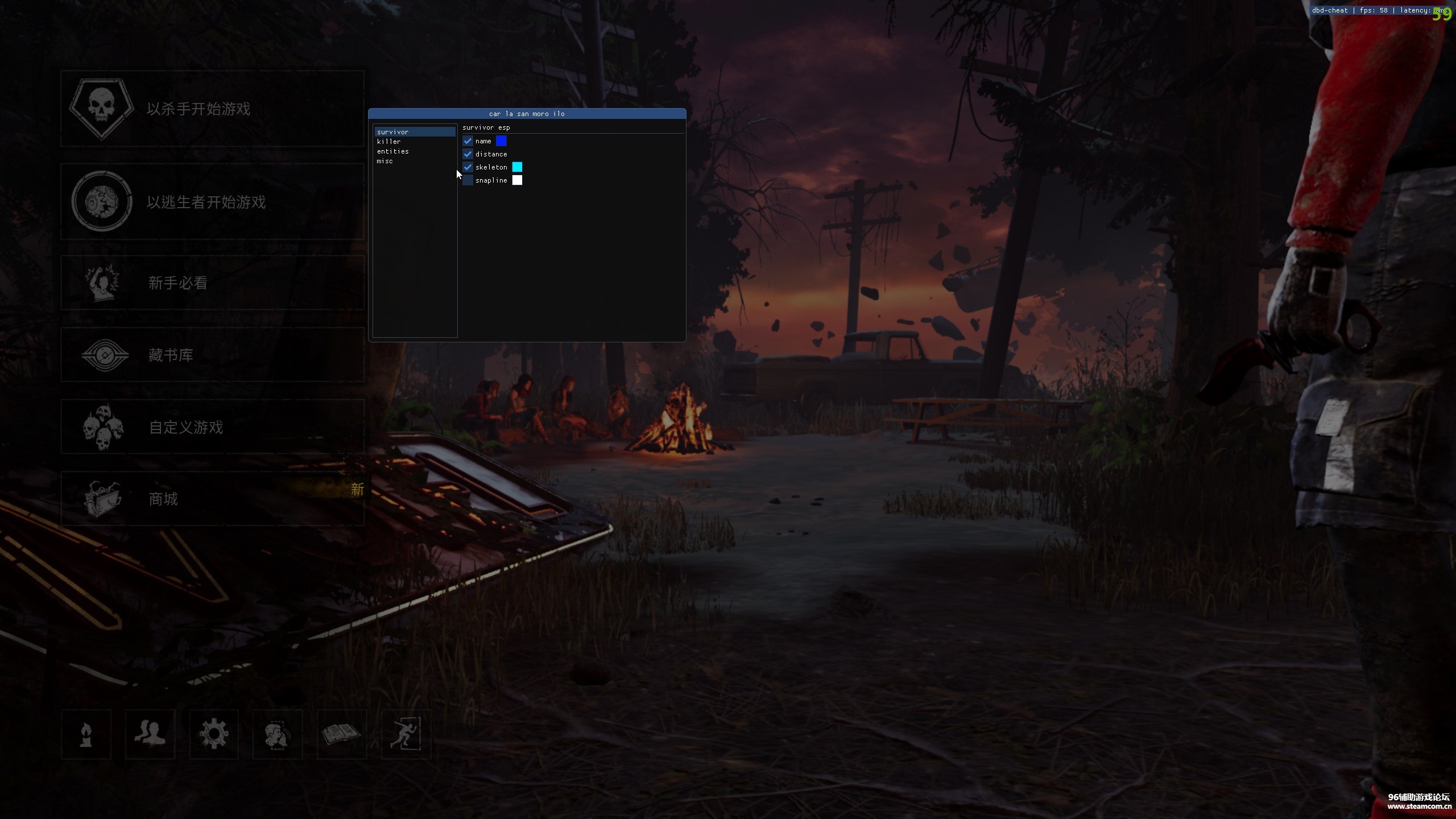Open the friends list icon
The width and height of the screenshot is (1456, 819).
click(150, 734)
